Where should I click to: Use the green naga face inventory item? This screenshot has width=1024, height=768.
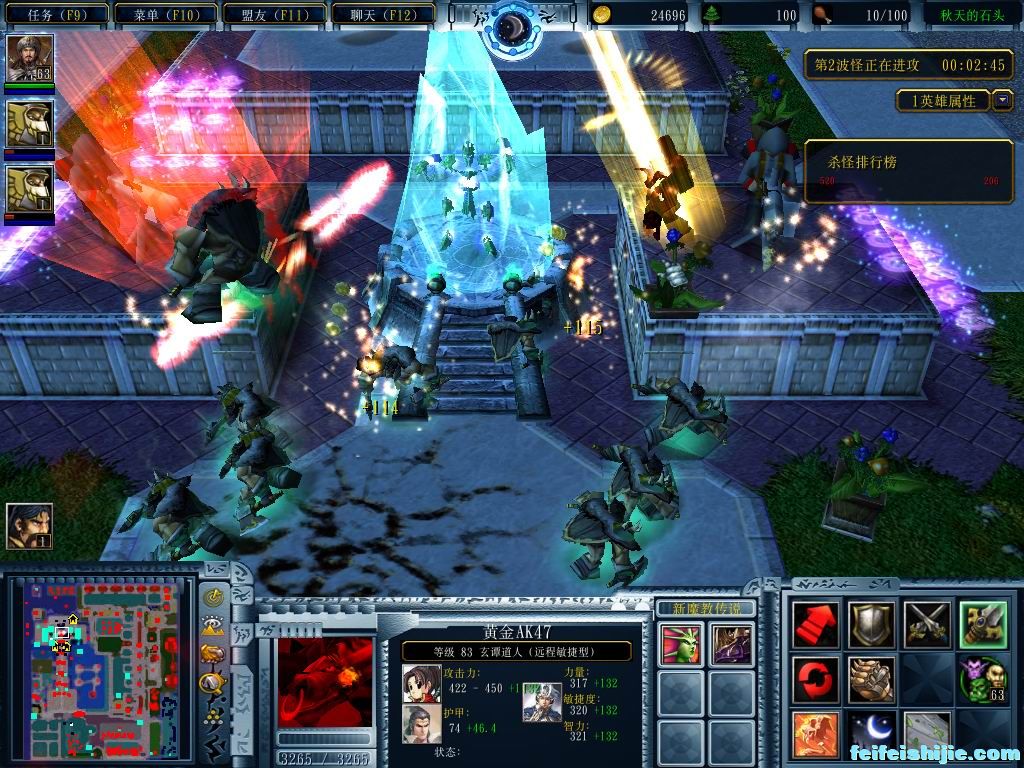(x=678, y=643)
